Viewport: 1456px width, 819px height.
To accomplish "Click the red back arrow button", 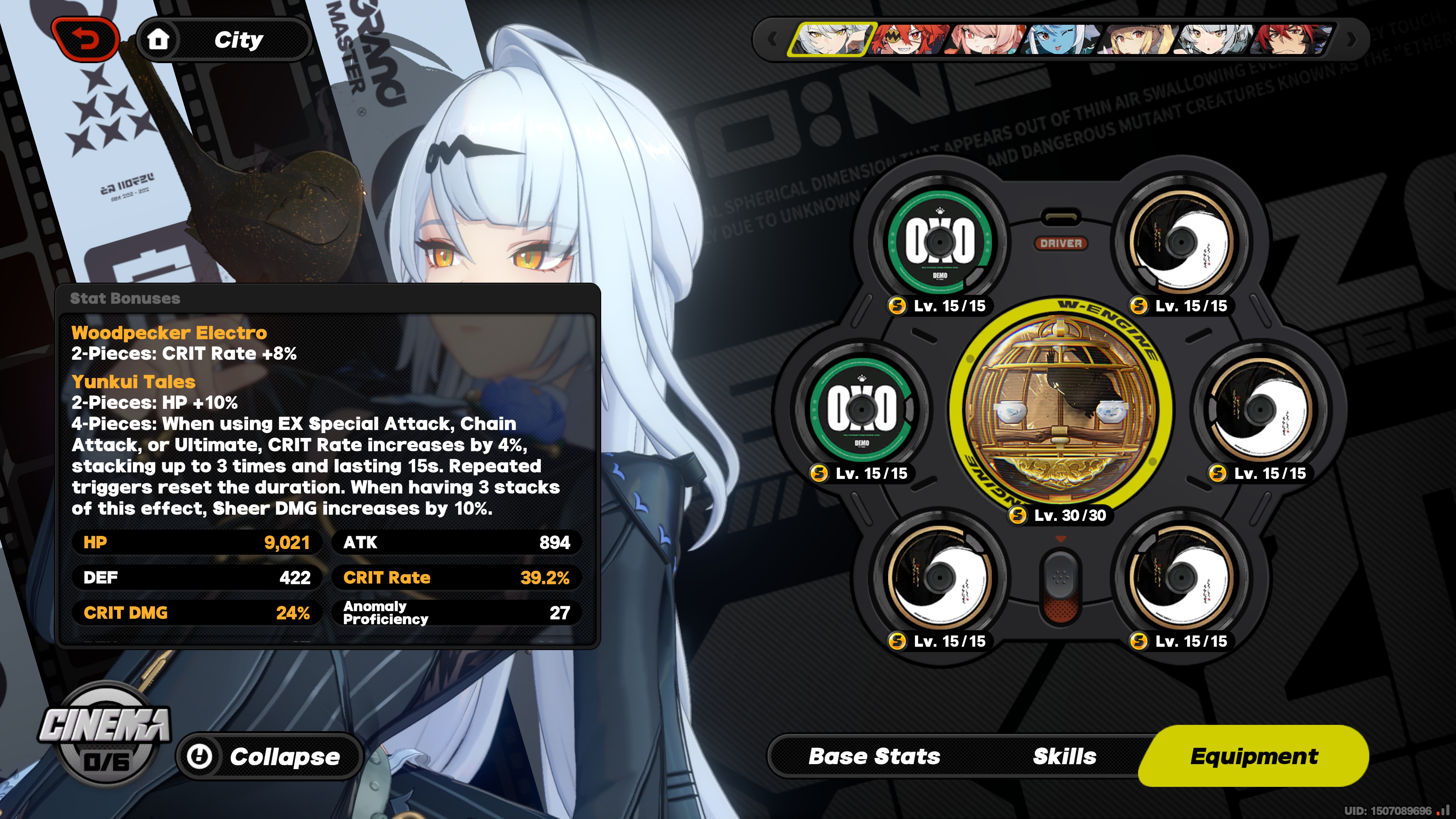I will pyautogui.click(x=86, y=40).
